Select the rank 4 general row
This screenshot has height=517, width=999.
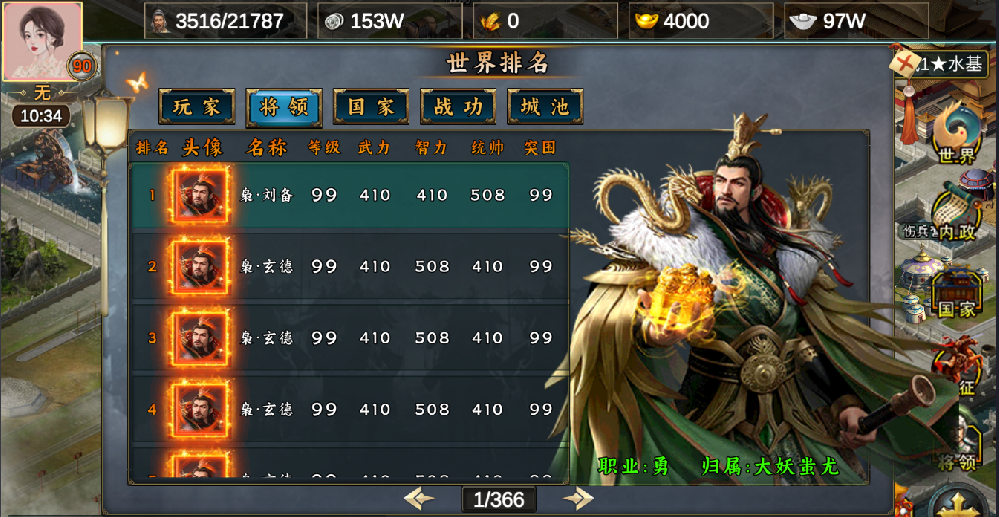point(348,409)
